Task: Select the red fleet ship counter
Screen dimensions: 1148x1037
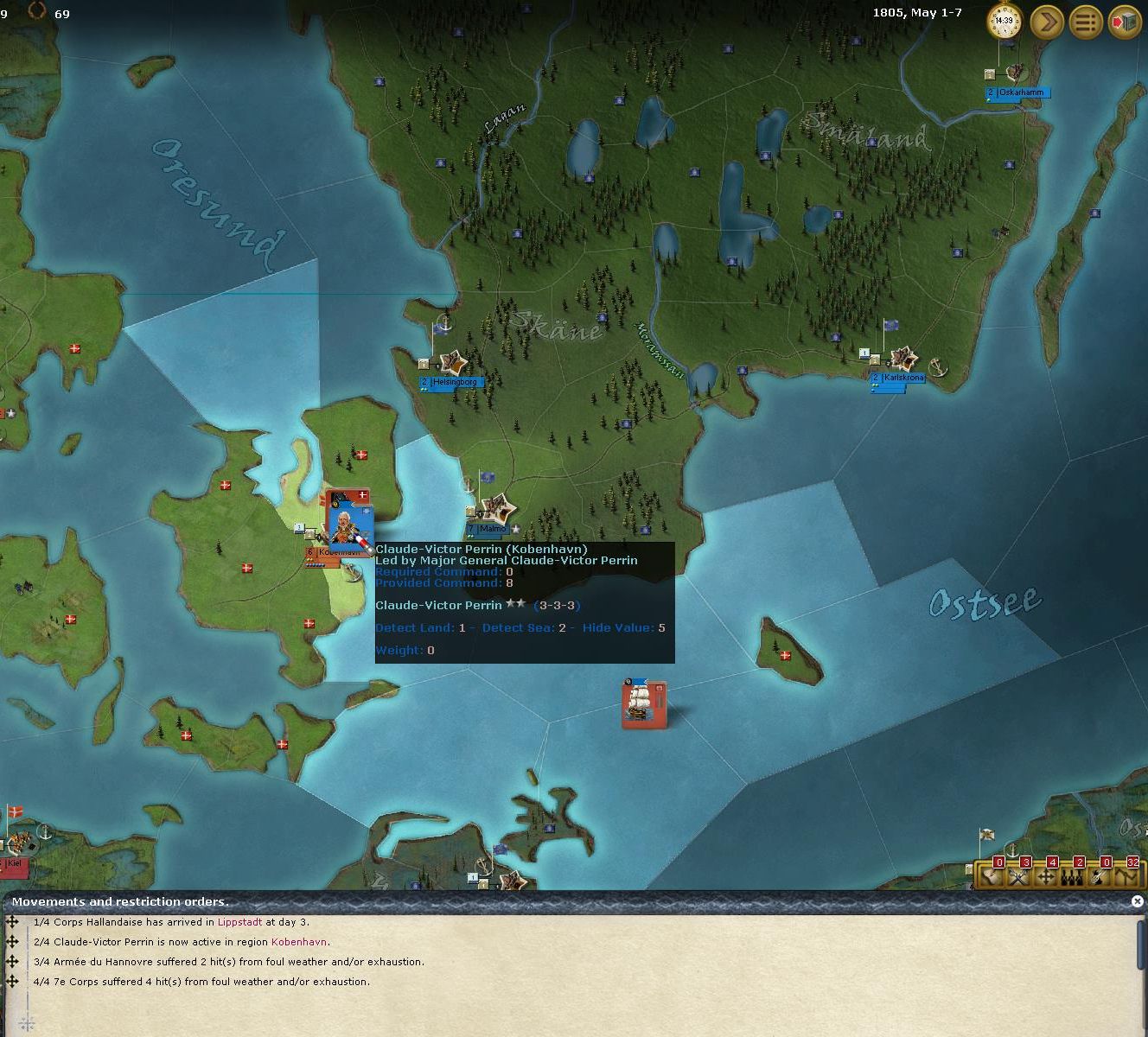Action: pyautogui.click(x=643, y=703)
